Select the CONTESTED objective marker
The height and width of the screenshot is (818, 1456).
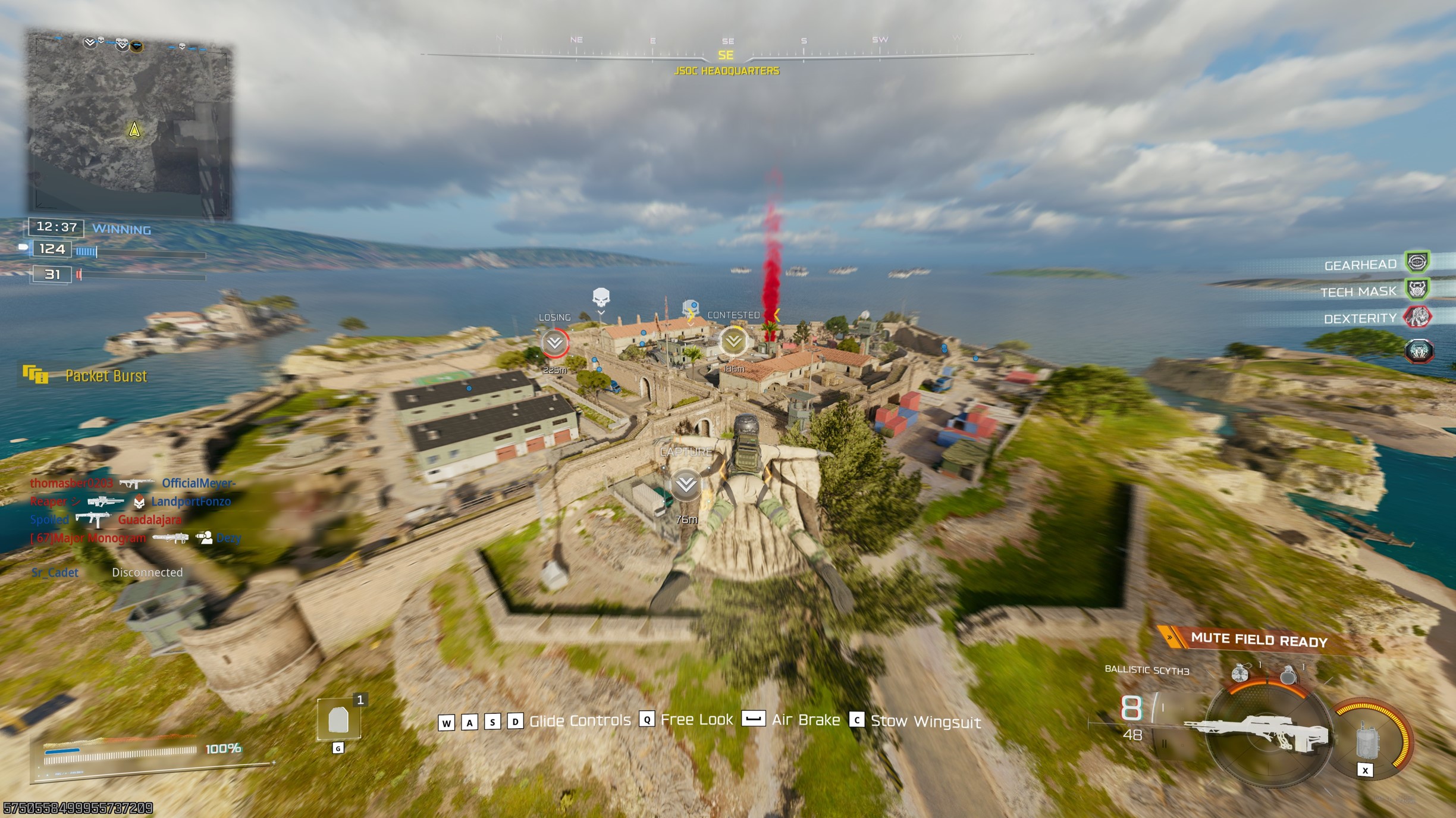[x=733, y=341]
